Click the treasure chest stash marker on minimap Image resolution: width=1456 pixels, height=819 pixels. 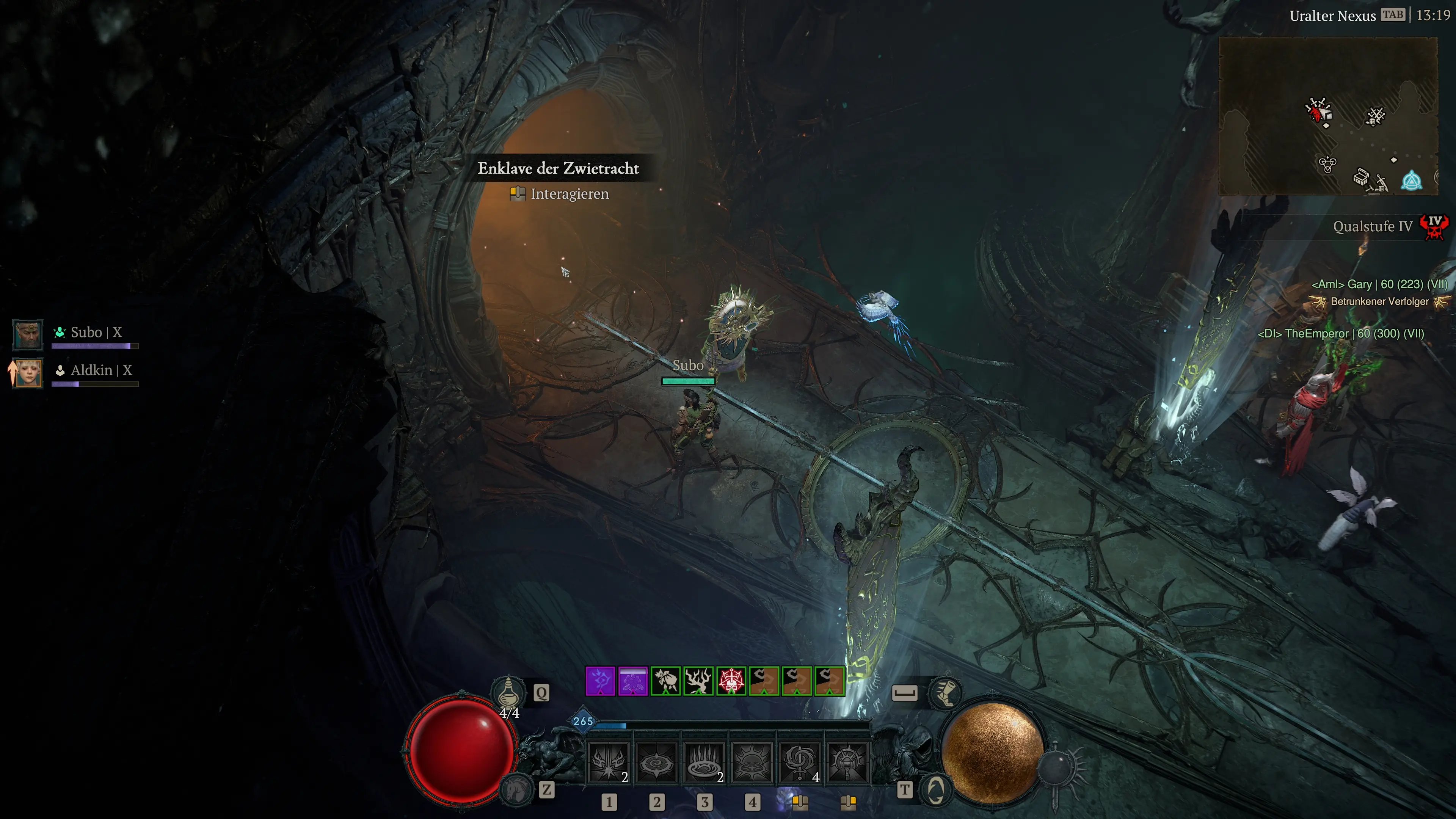tap(1361, 177)
